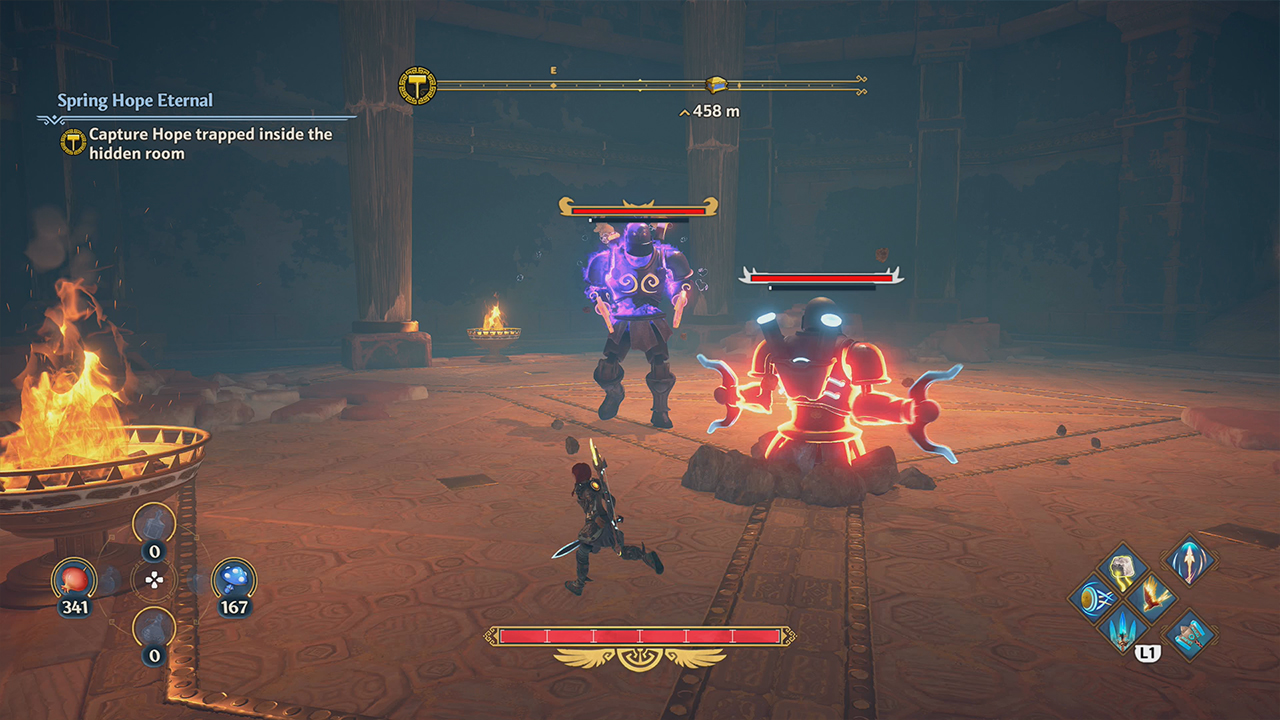The height and width of the screenshot is (720, 1280).
Task: Select the glowing arrow ability icon
Action: click(1189, 559)
